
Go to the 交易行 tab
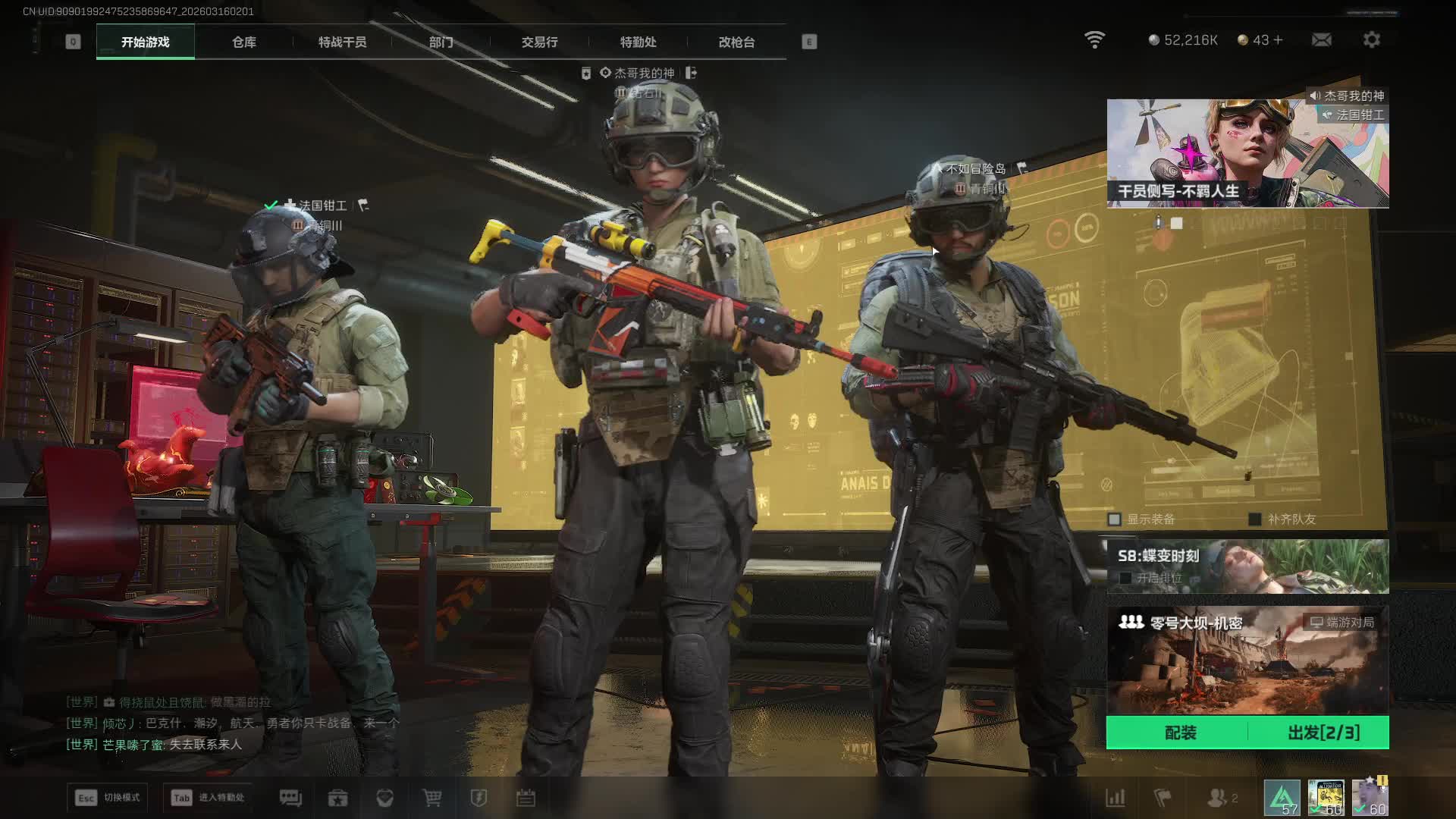click(539, 42)
